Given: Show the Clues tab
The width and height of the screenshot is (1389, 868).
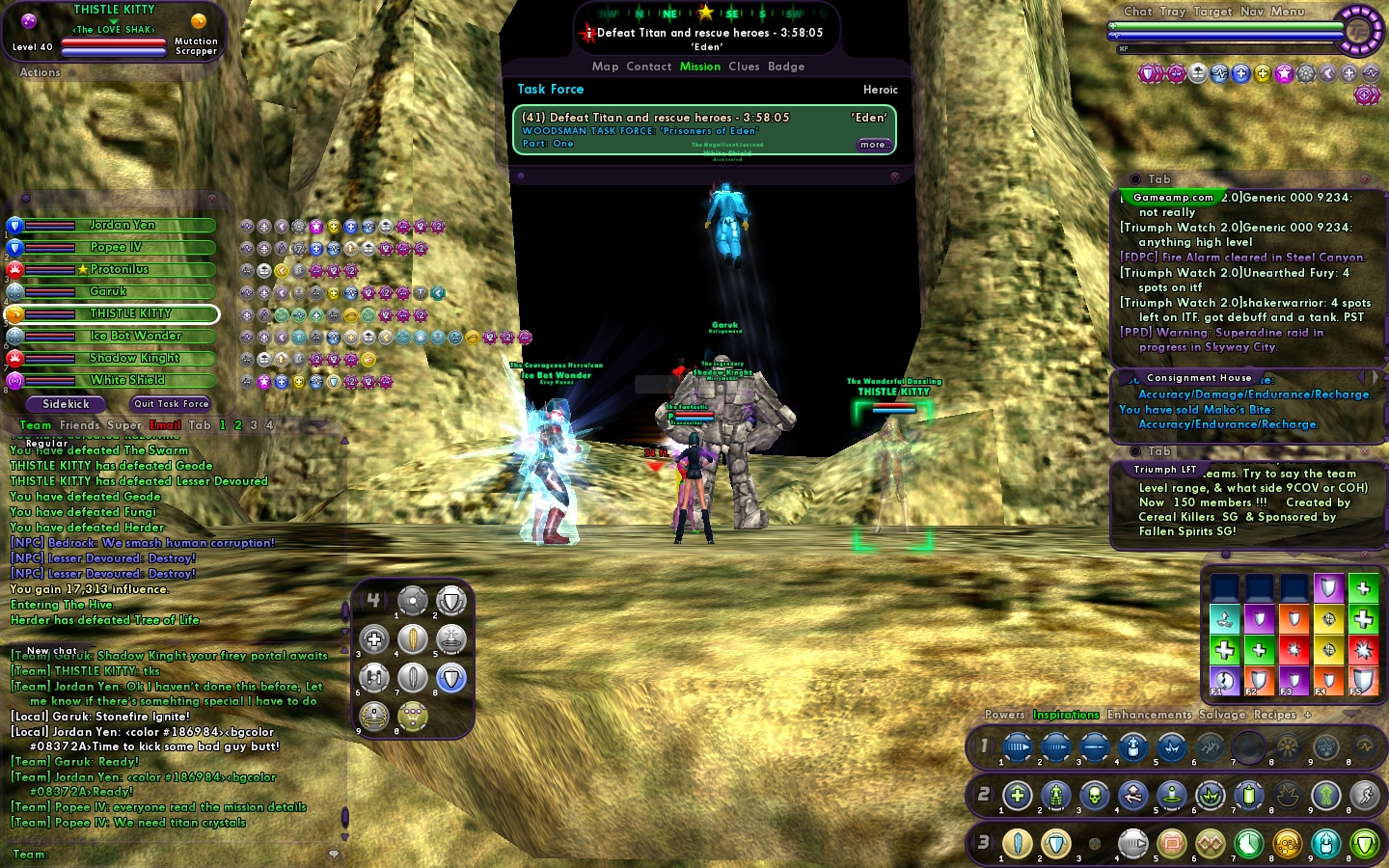Looking at the screenshot, I should [x=744, y=67].
